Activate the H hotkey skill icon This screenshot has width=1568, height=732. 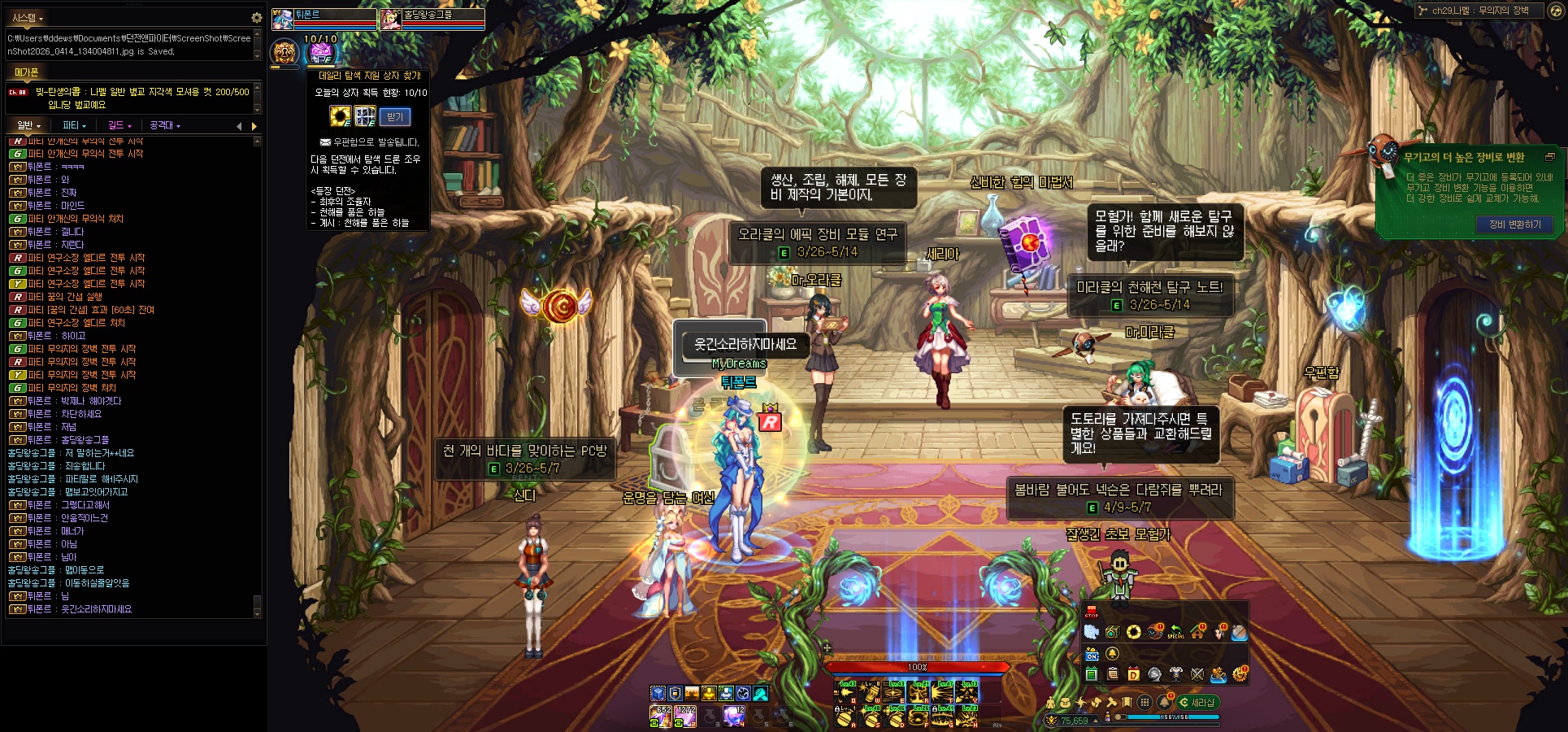tap(968, 716)
